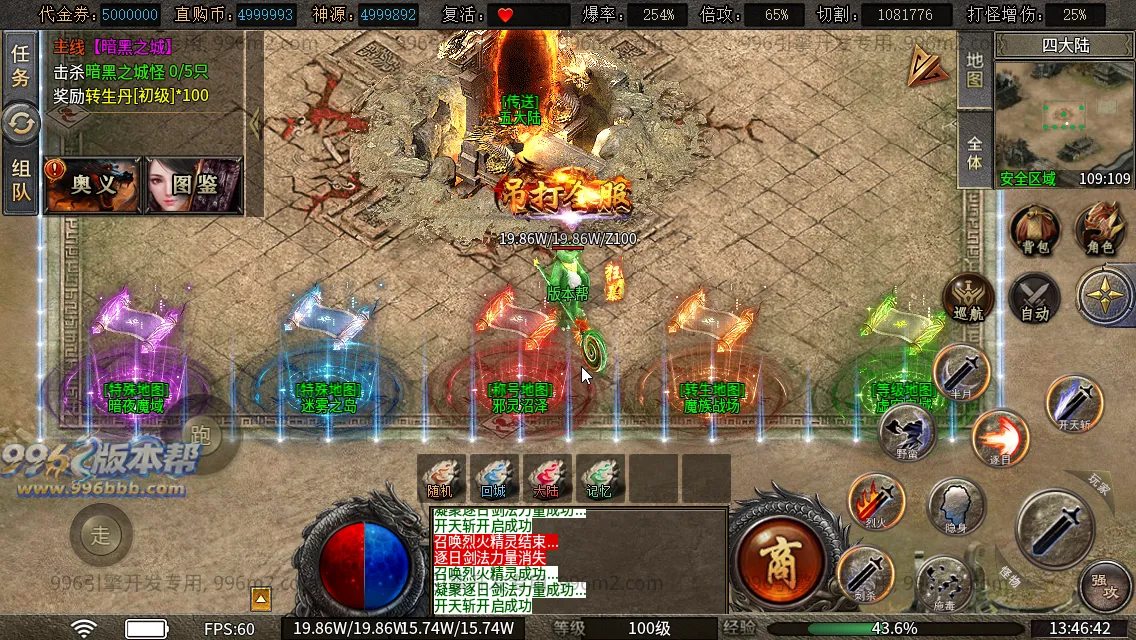Open the 角色 character sheet
The image size is (1136, 640).
1100,229
